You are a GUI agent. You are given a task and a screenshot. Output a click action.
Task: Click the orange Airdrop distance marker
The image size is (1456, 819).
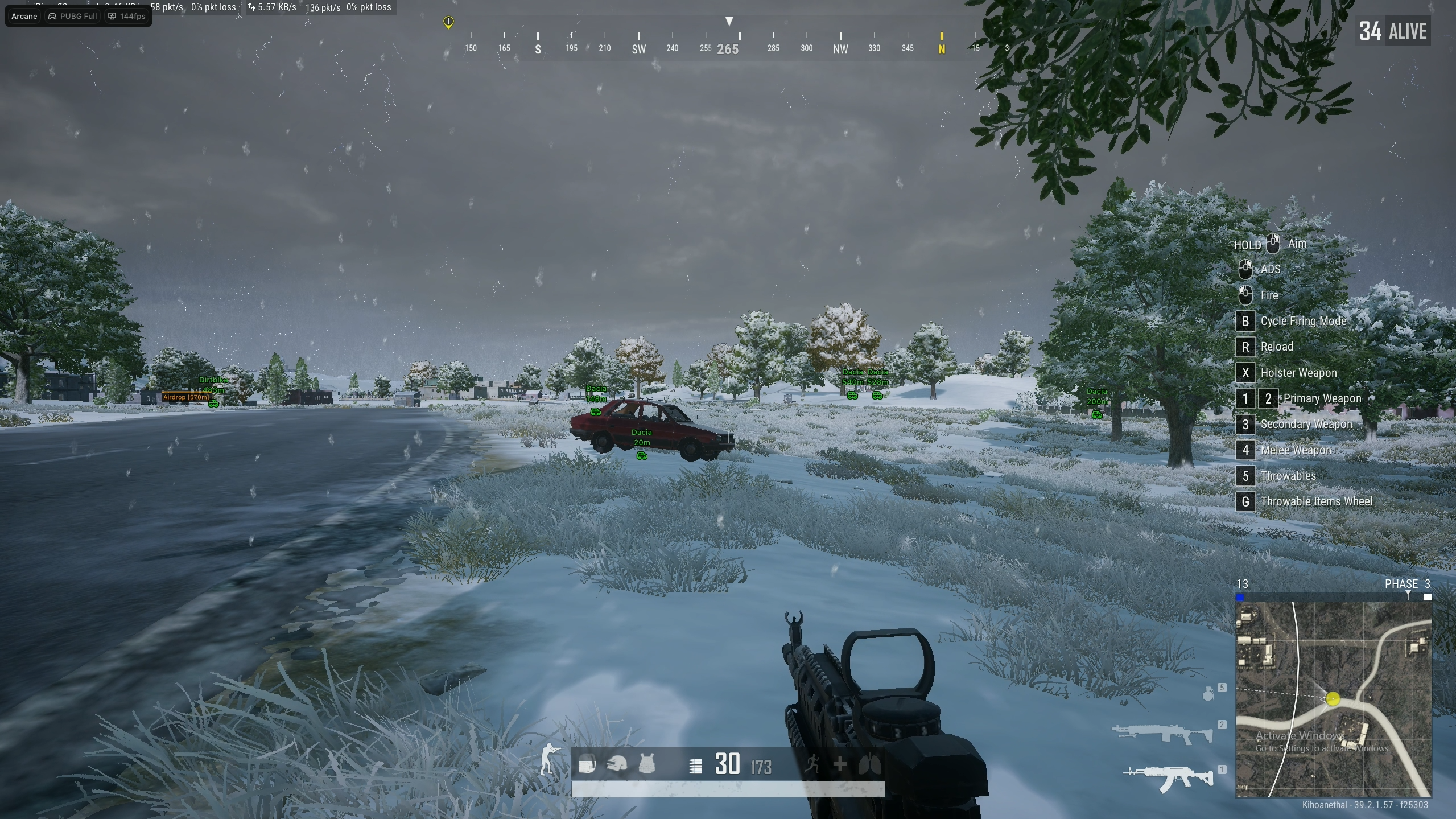(186, 397)
